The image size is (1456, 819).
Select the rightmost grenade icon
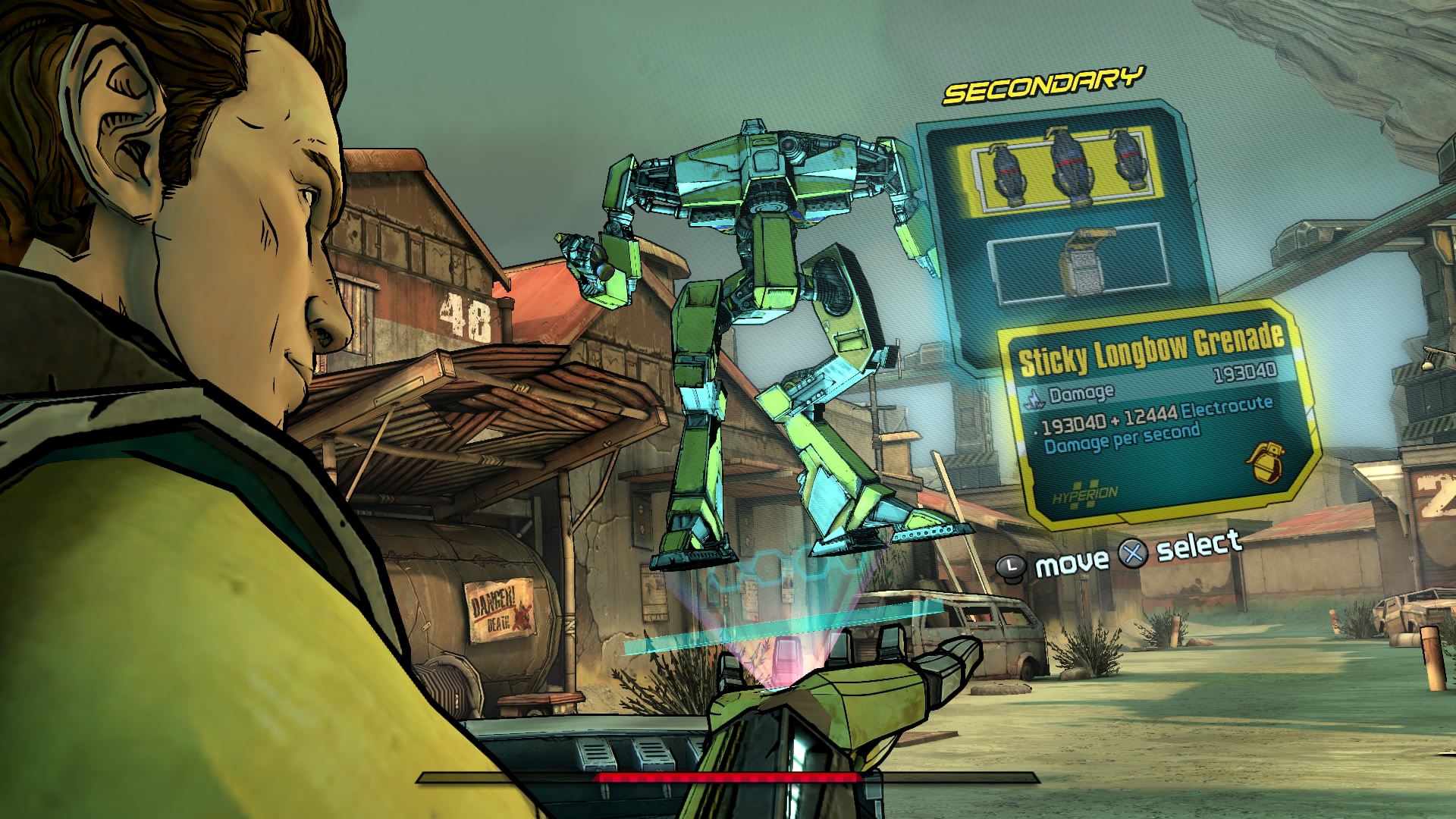pos(1130,165)
